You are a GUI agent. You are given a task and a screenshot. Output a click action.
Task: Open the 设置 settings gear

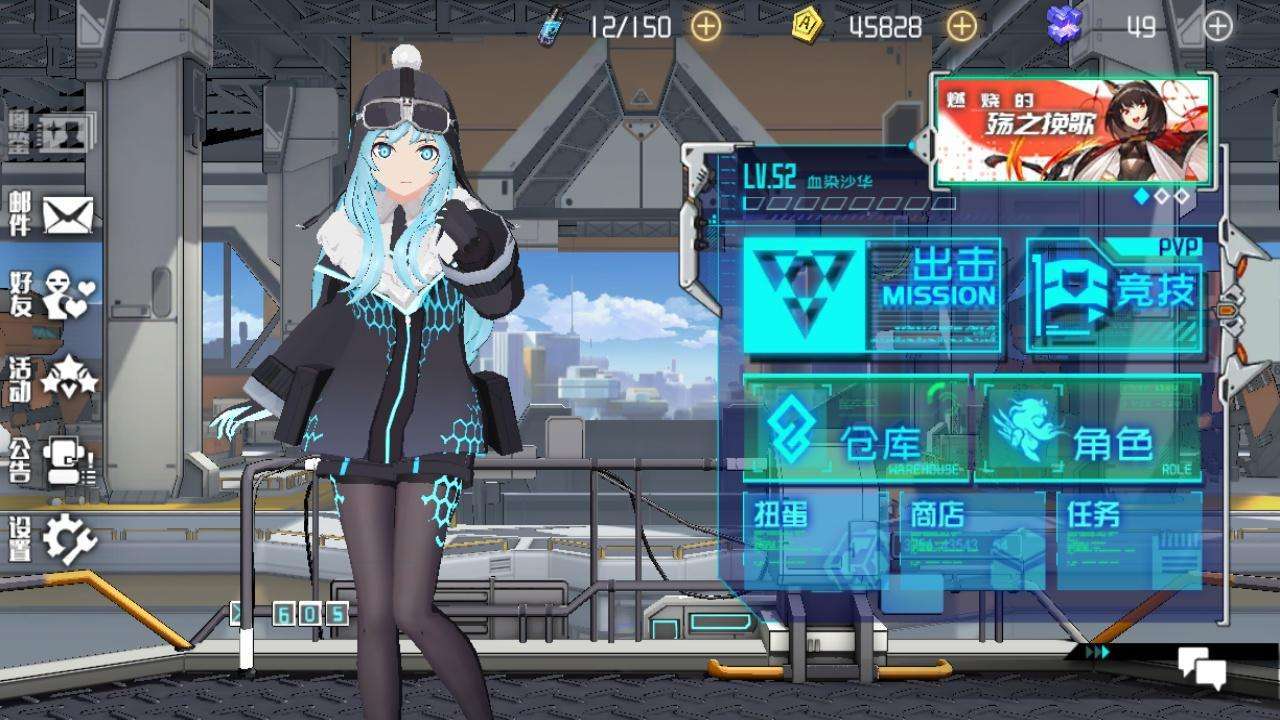(52, 539)
